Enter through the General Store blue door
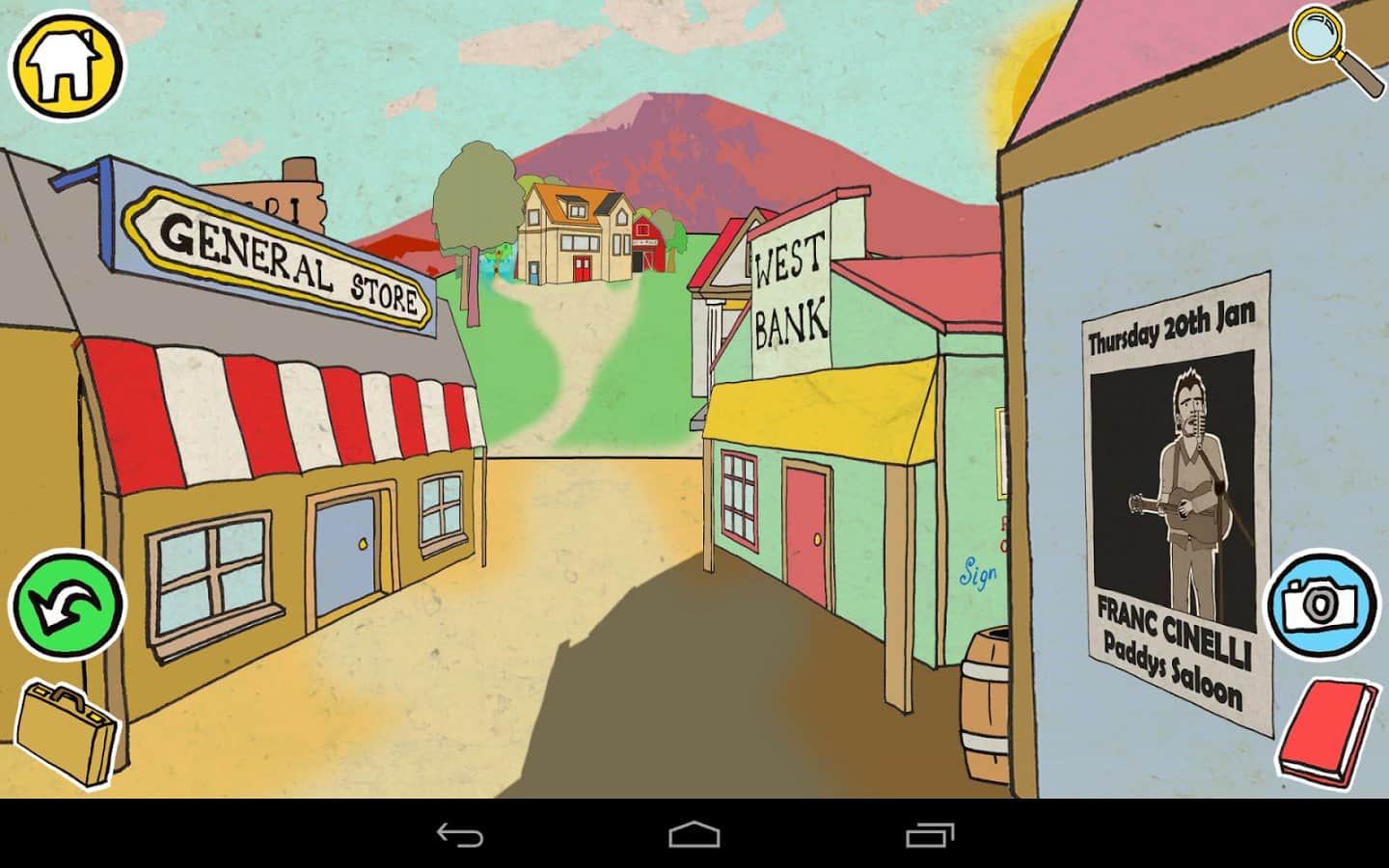1389x868 pixels. (344, 550)
